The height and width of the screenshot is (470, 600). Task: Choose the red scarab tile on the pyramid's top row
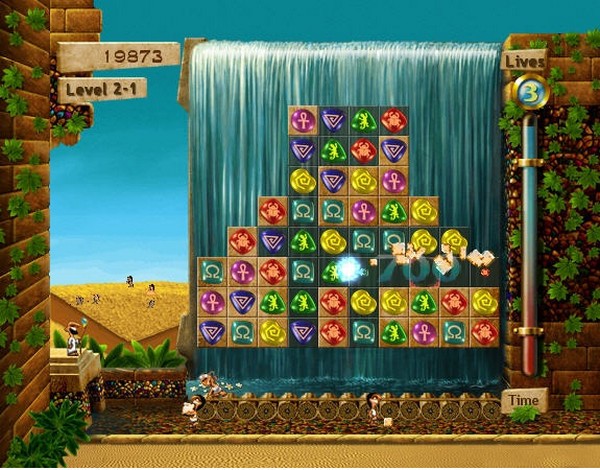pyautogui.click(x=393, y=121)
